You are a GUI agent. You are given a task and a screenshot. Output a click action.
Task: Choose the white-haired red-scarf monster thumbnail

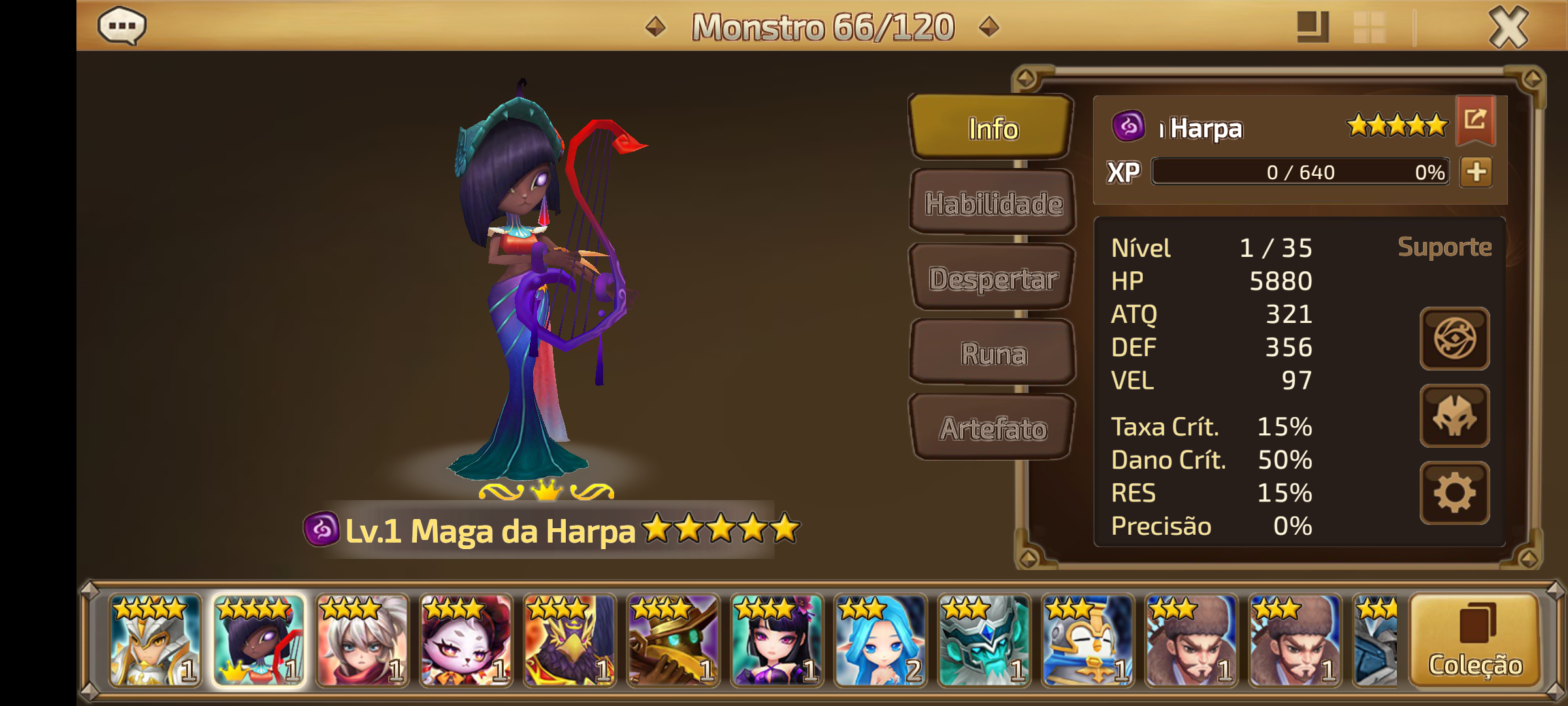tap(362, 641)
